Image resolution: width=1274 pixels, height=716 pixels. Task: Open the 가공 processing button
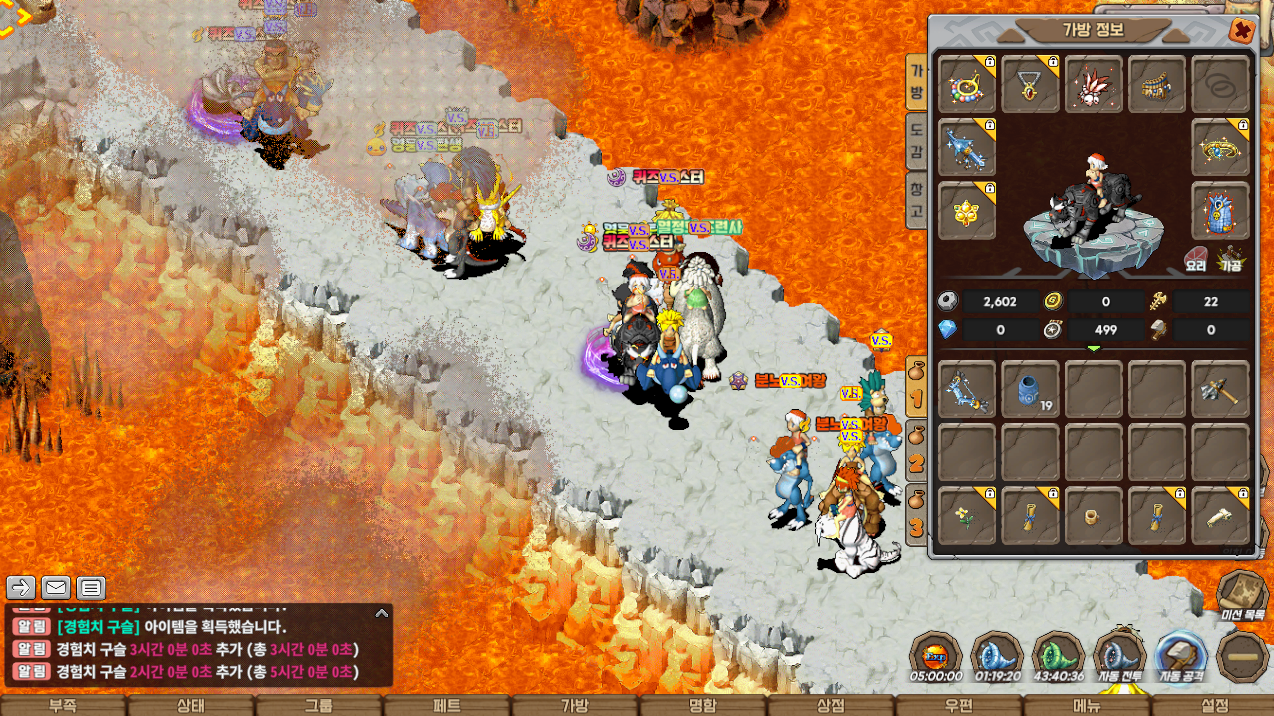[x=1230, y=259]
